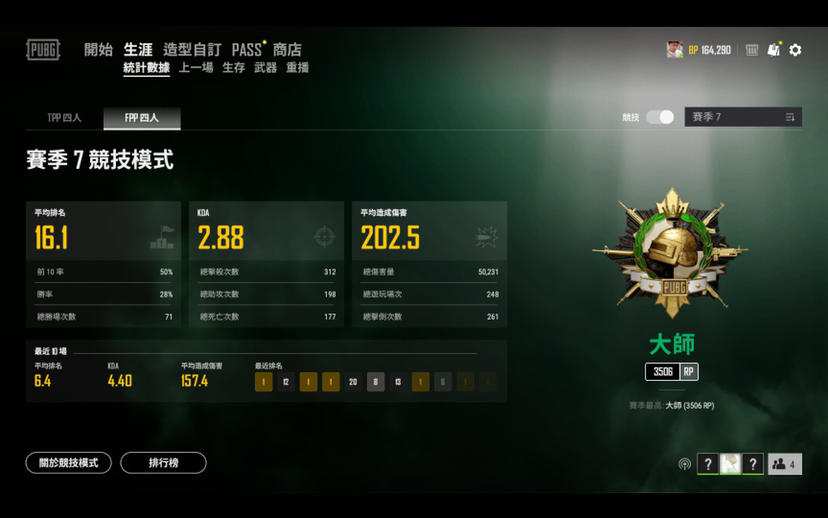Open the PASS menu
This screenshot has width=828, height=518.
pos(247,50)
